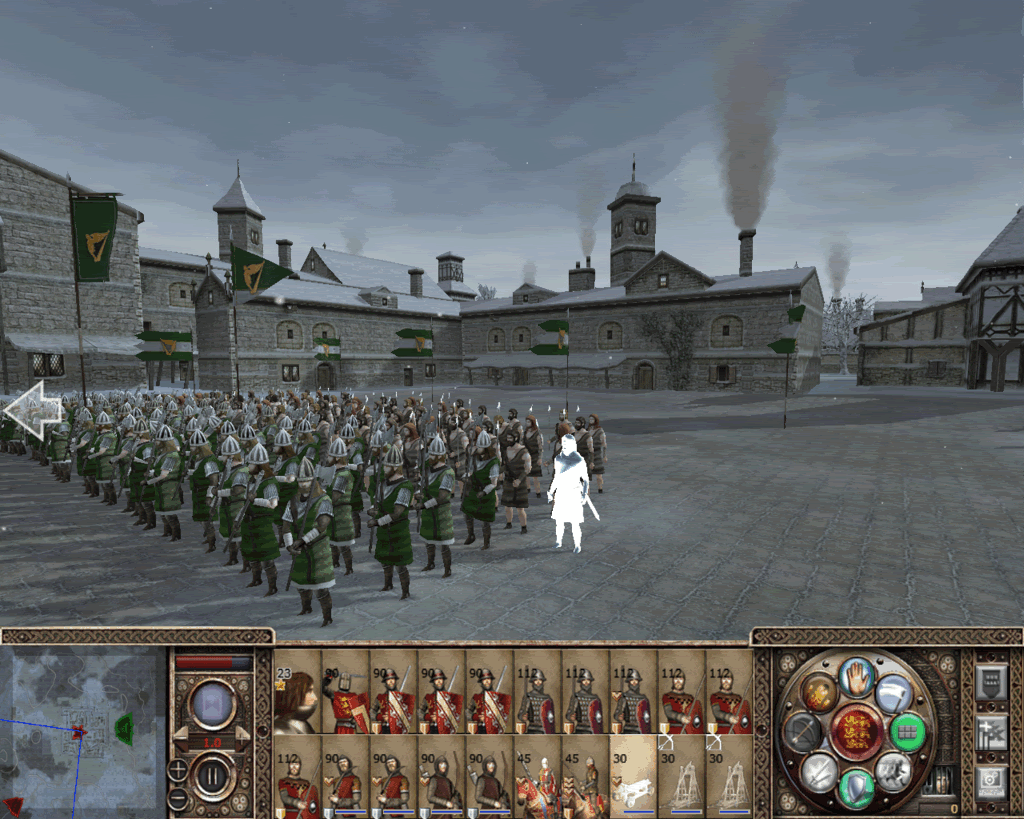Click the central red lion crest button
1024x819 pixels.
coord(856,733)
